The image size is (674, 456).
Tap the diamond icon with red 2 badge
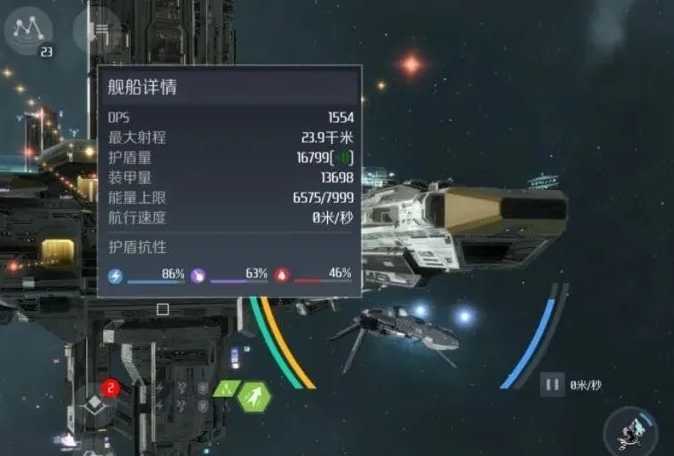(96, 403)
